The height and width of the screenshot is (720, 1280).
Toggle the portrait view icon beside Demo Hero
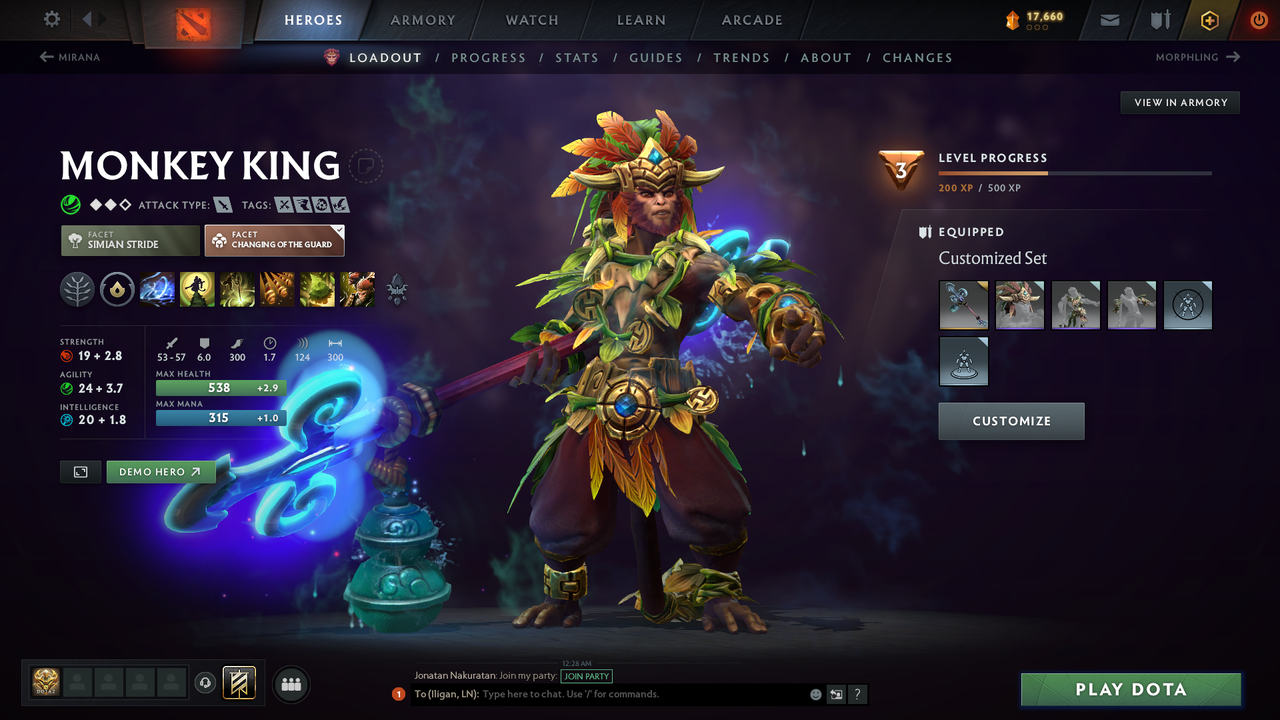[x=79, y=471]
